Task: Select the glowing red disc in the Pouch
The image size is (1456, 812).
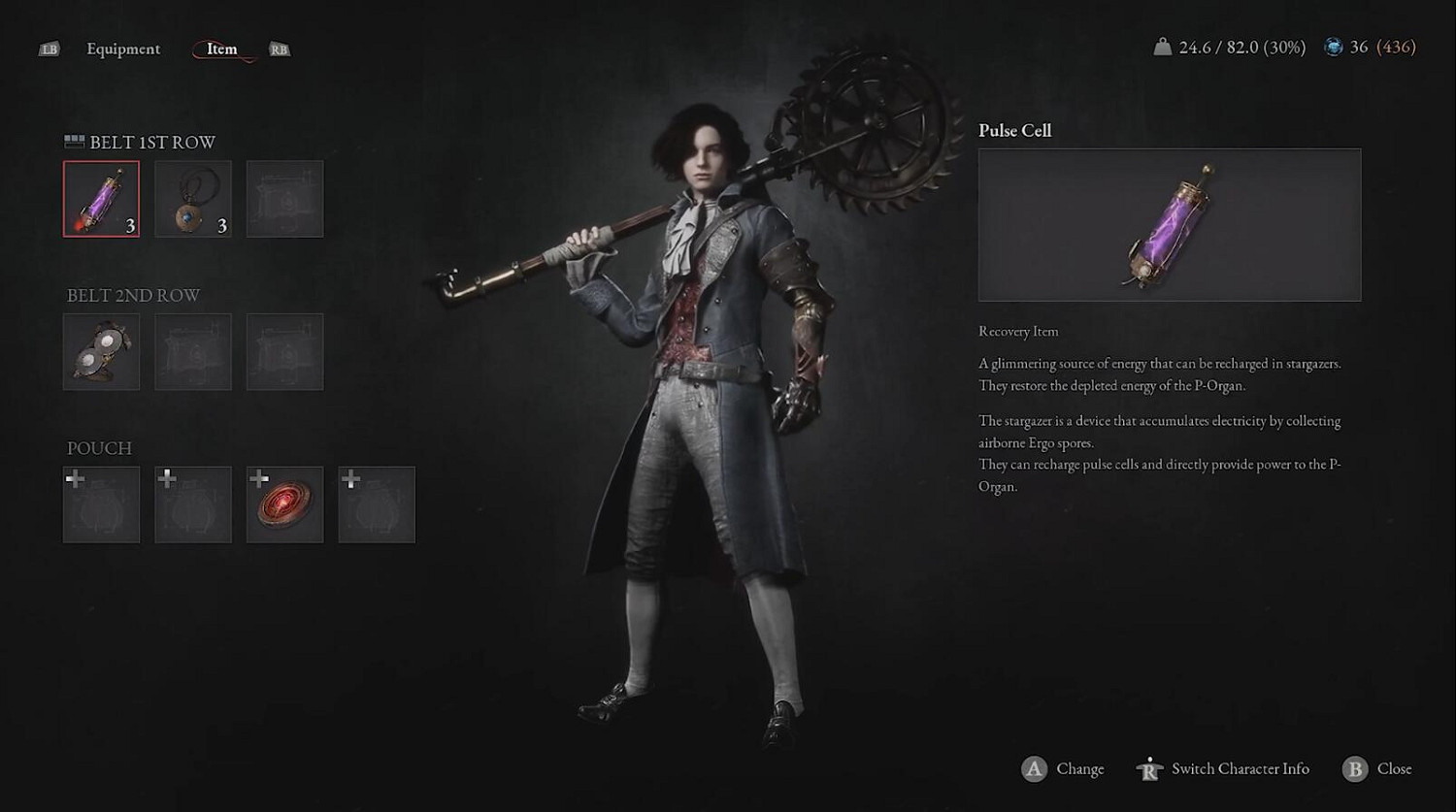Action: pos(284,504)
